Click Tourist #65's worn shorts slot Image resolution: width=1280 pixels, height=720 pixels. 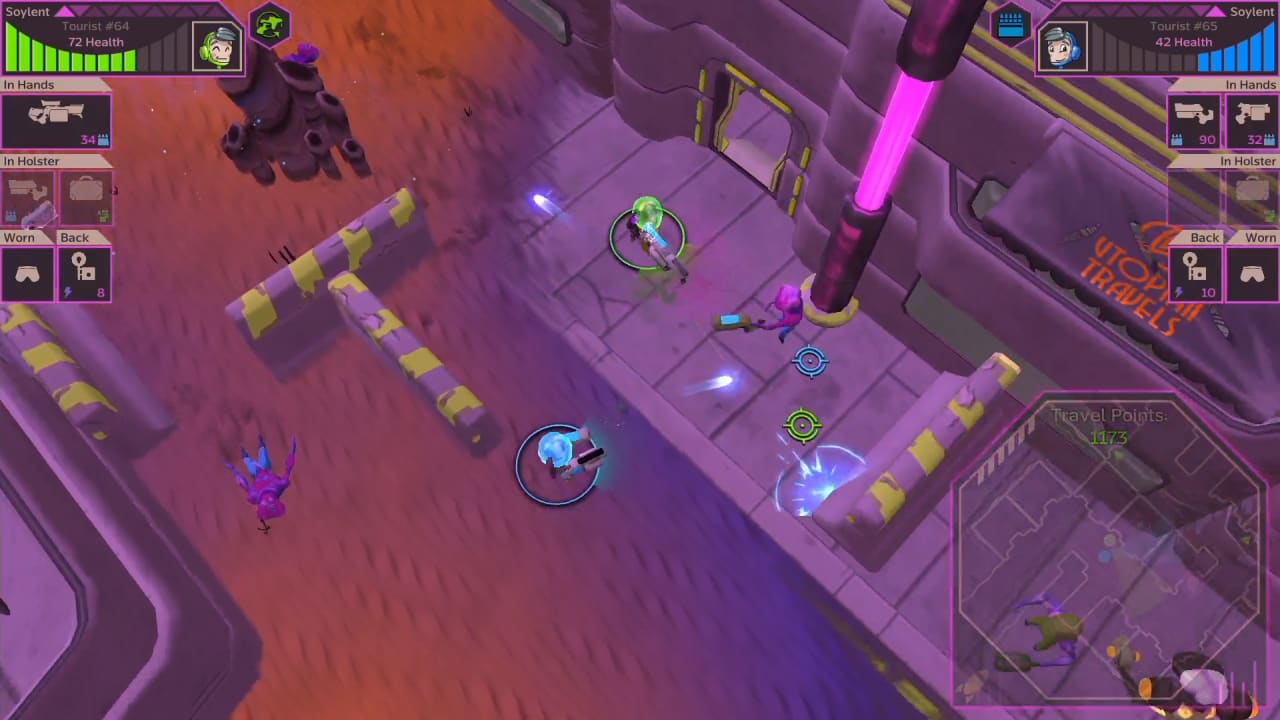tap(1253, 271)
